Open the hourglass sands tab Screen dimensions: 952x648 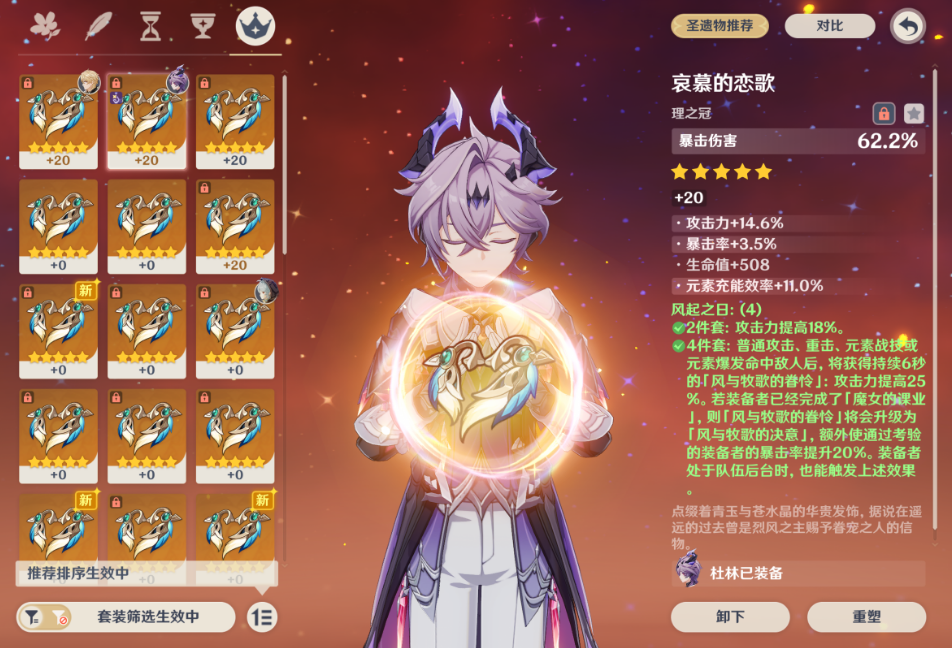(x=150, y=26)
